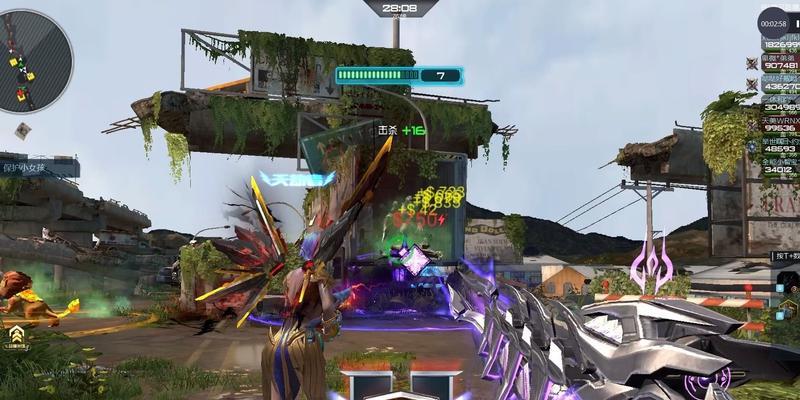Select the small card icon below the minimap
Screen dimensions: 800x400
pos(22,130)
